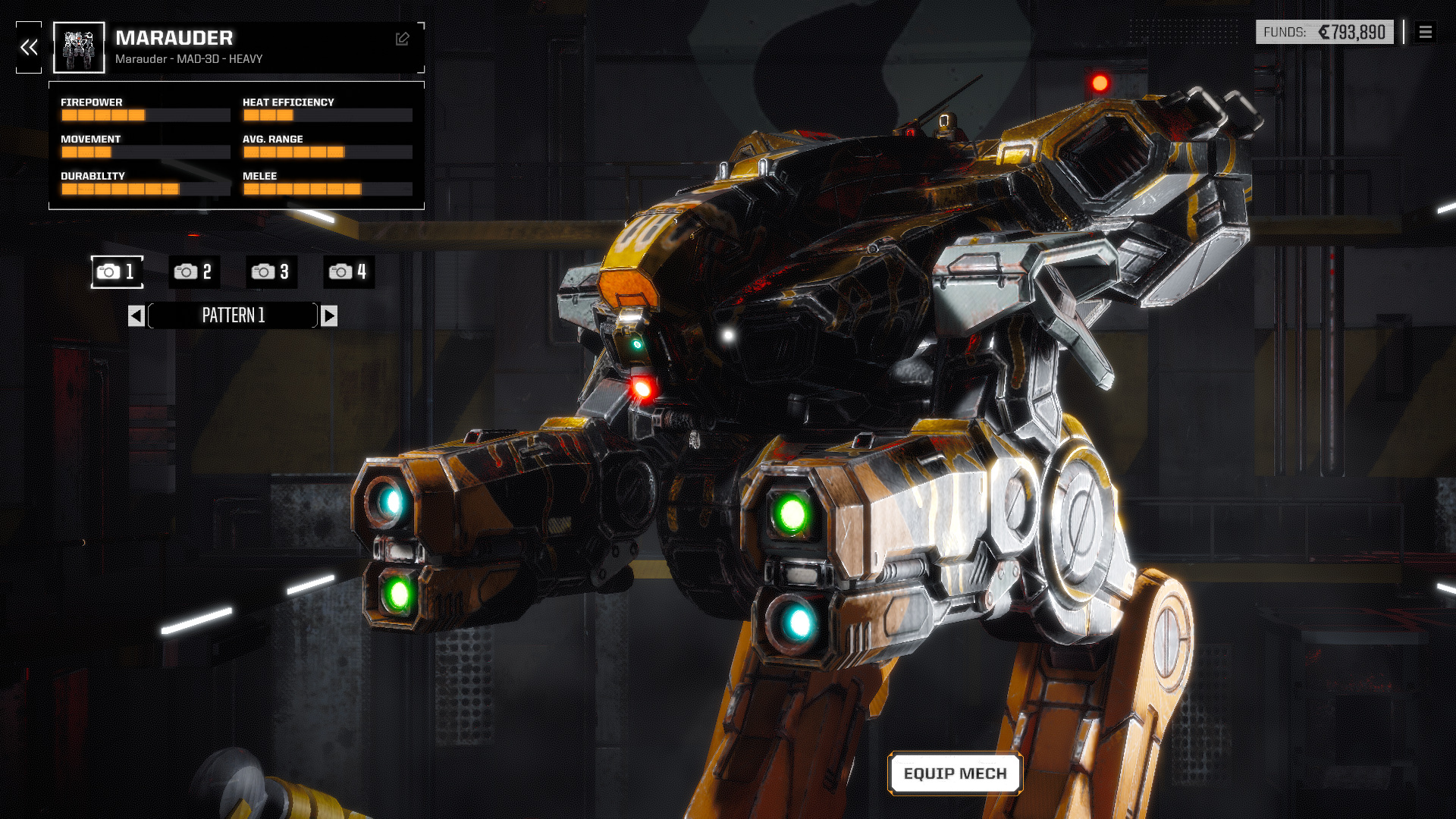This screenshot has width=1456, height=819.
Task: Select the Marauder mech portrait thumbnail
Action: pos(79,48)
